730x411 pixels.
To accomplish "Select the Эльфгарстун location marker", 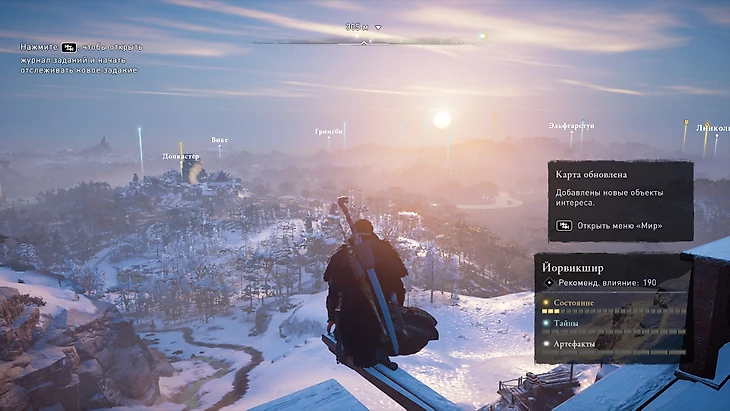I will [571, 126].
